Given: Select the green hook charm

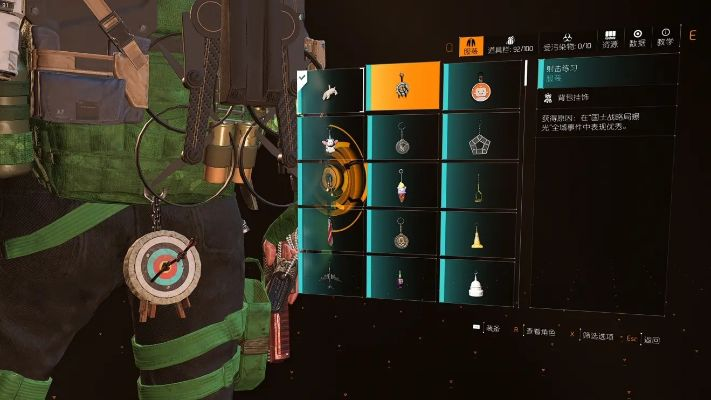Looking at the screenshot, I should 478,185.
